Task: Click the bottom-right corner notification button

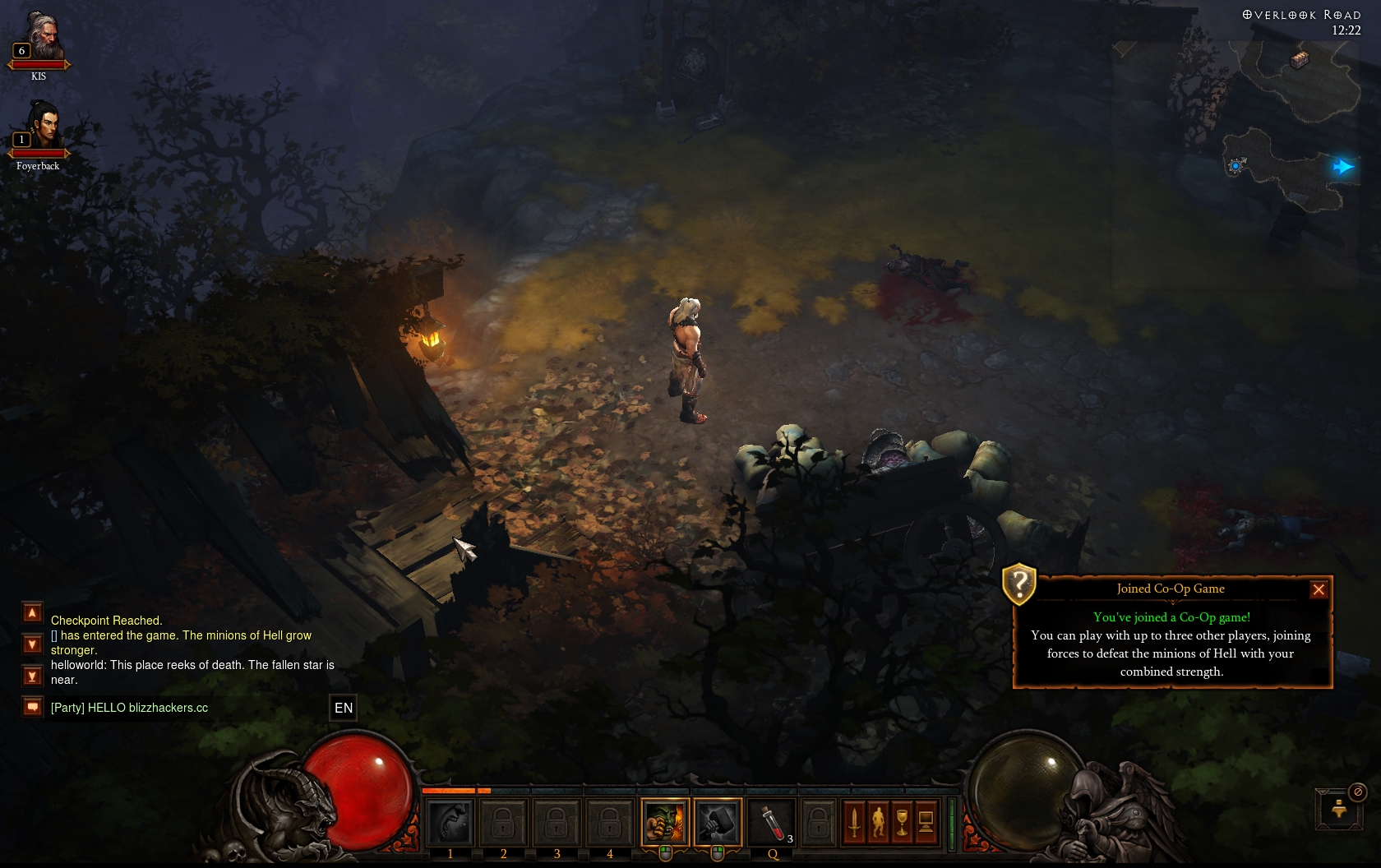Action: coord(1339,809)
